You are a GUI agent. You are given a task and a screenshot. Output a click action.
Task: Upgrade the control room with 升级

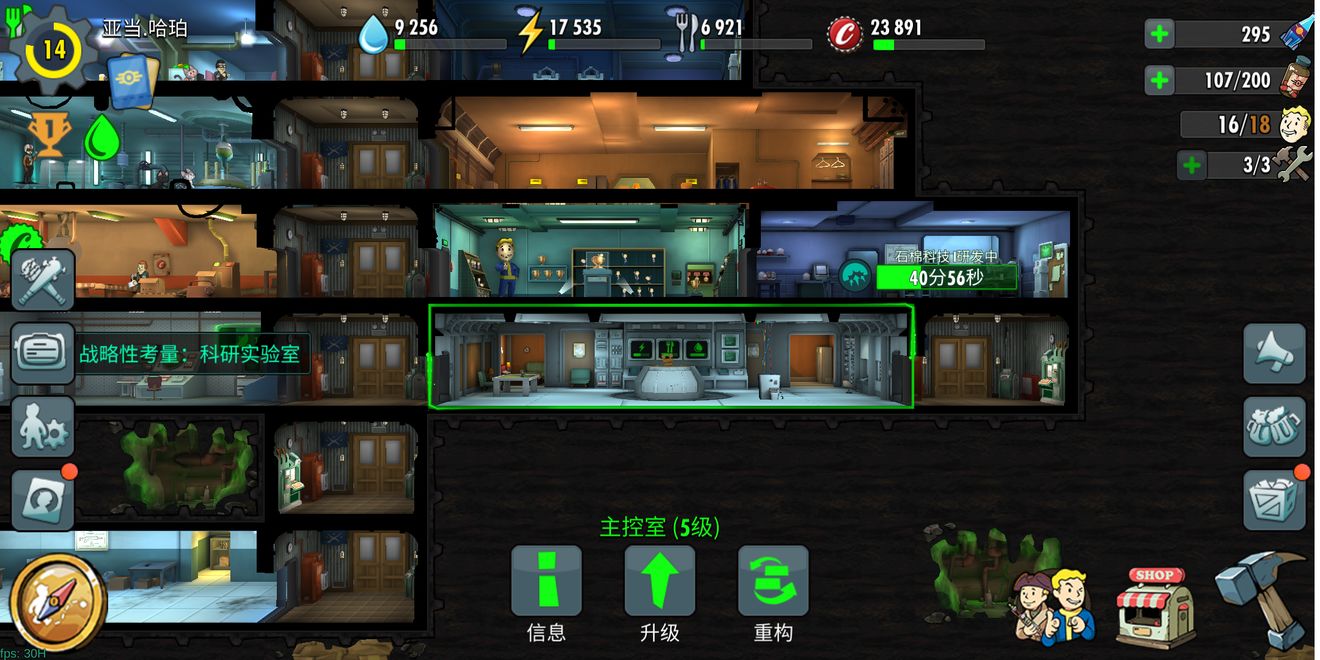[x=659, y=581]
